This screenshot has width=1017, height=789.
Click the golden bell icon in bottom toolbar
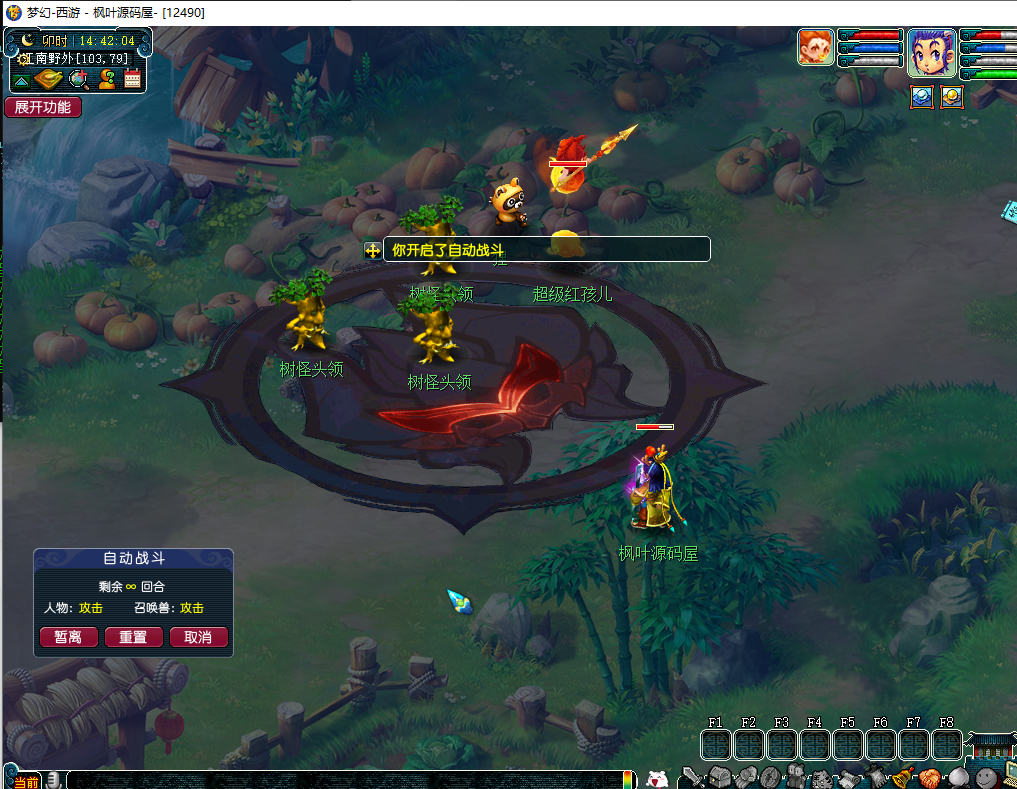pos(903,776)
